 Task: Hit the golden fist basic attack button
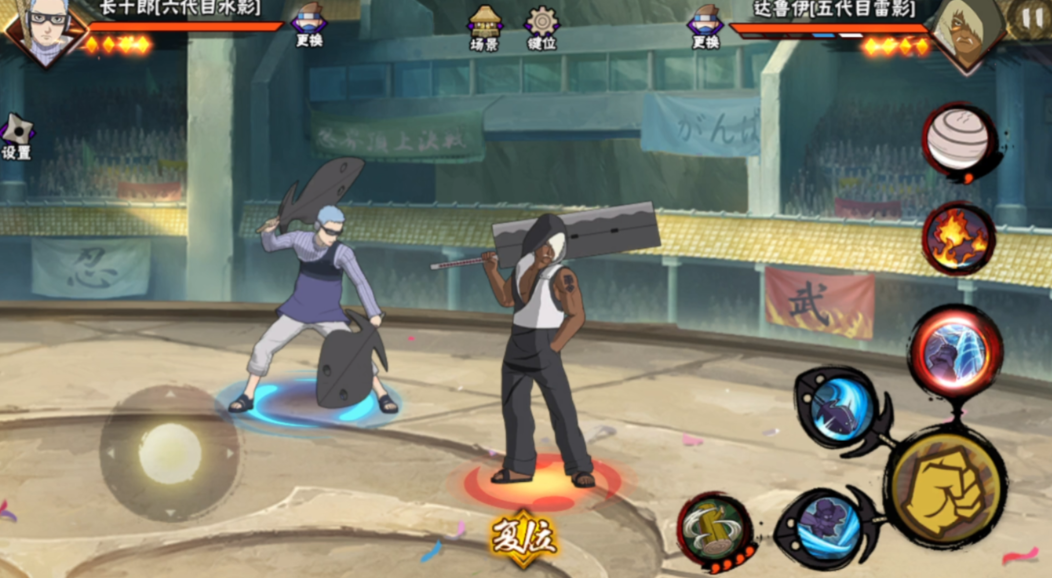(945, 486)
